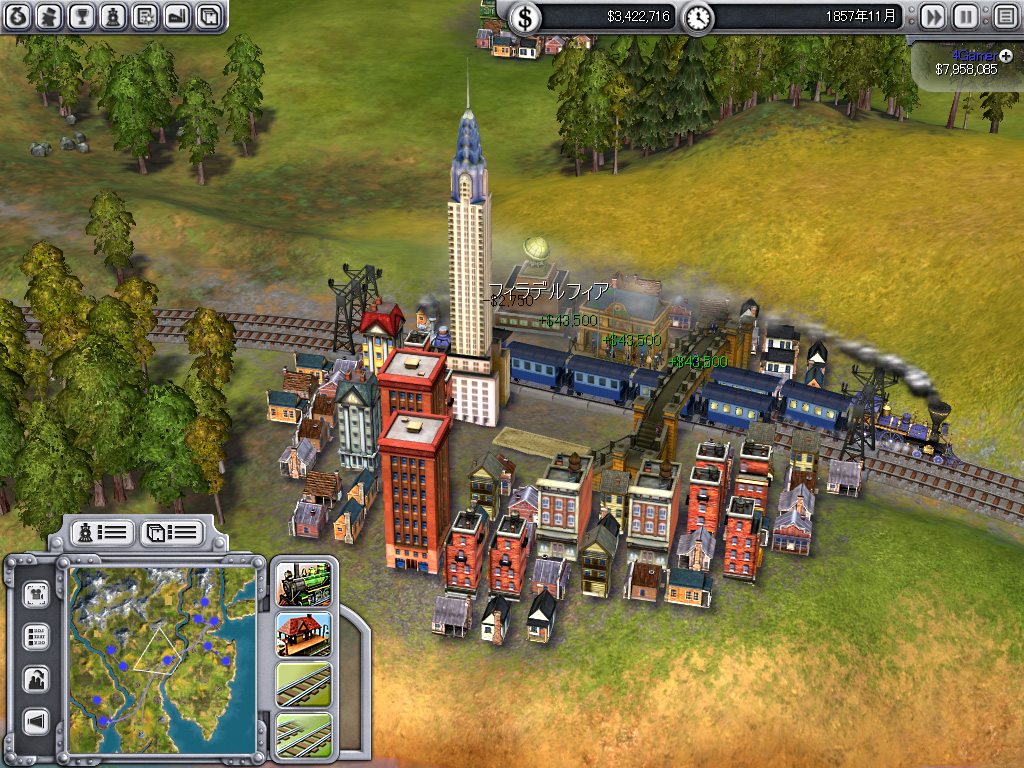Open the train list tab
The width and height of the screenshot is (1024, 768).
[x=103, y=531]
